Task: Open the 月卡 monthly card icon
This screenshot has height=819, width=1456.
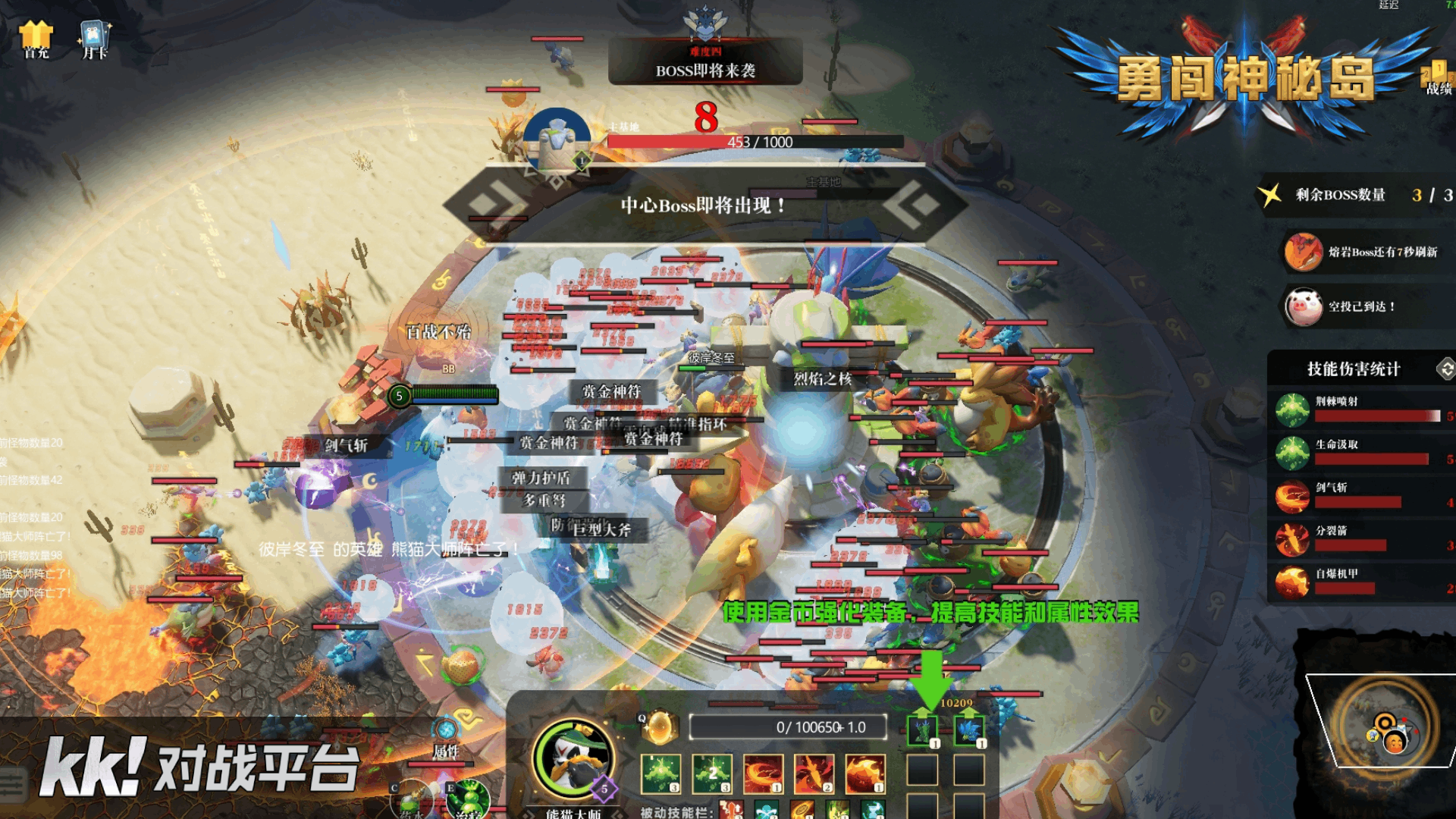Action: [95, 39]
